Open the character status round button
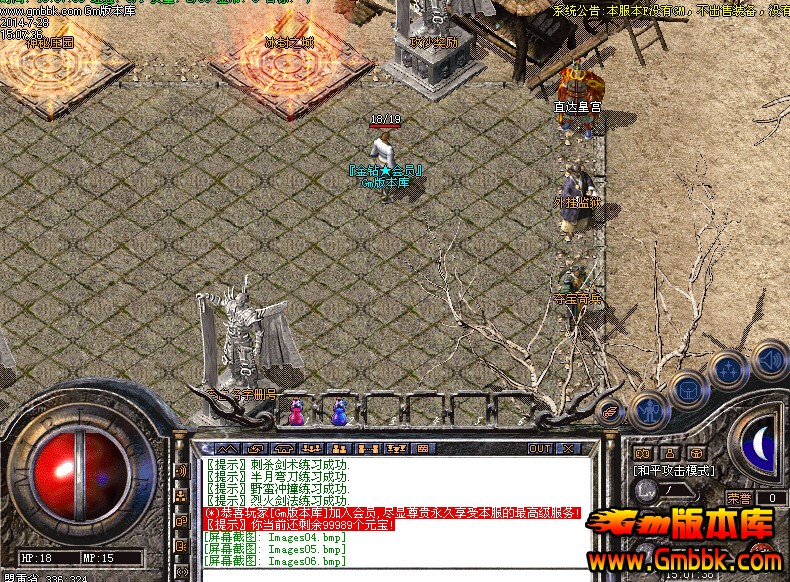Image resolution: width=790 pixels, height=582 pixels. [650, 410]
